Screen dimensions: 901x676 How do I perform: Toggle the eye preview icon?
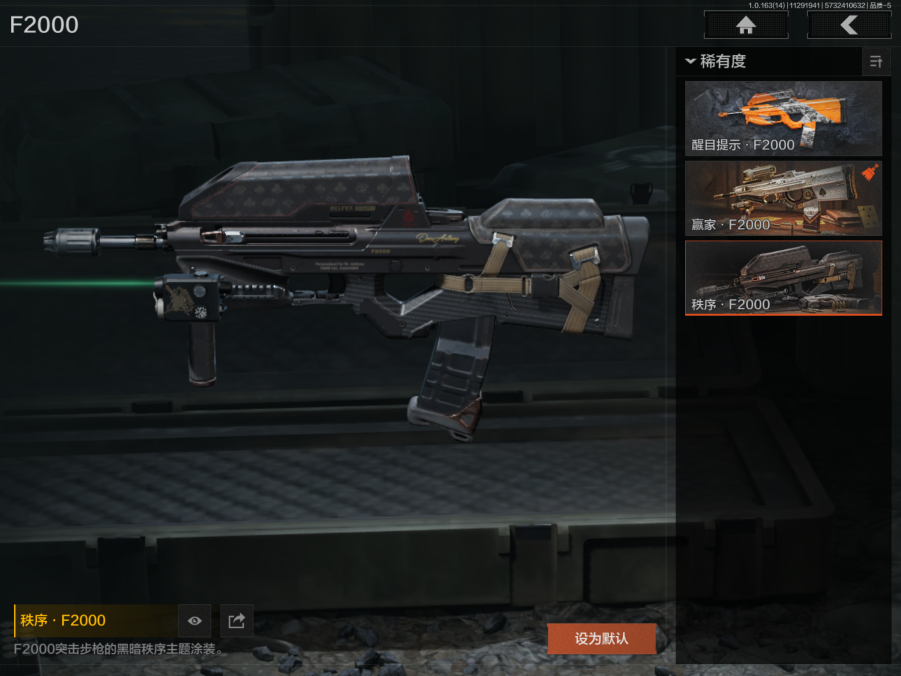click(x=195, y=621)
